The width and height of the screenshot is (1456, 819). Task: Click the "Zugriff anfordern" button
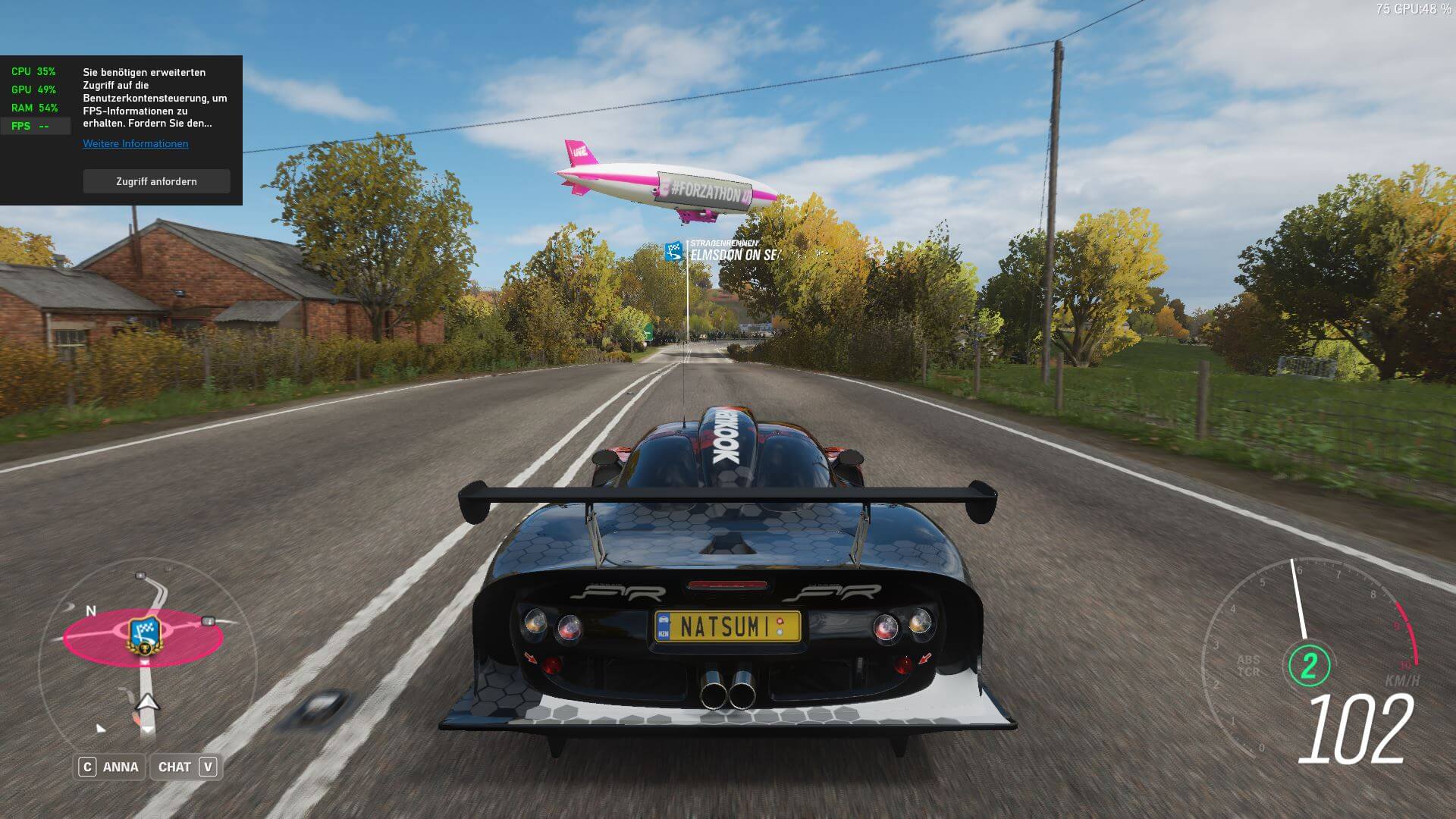point(156,181)
